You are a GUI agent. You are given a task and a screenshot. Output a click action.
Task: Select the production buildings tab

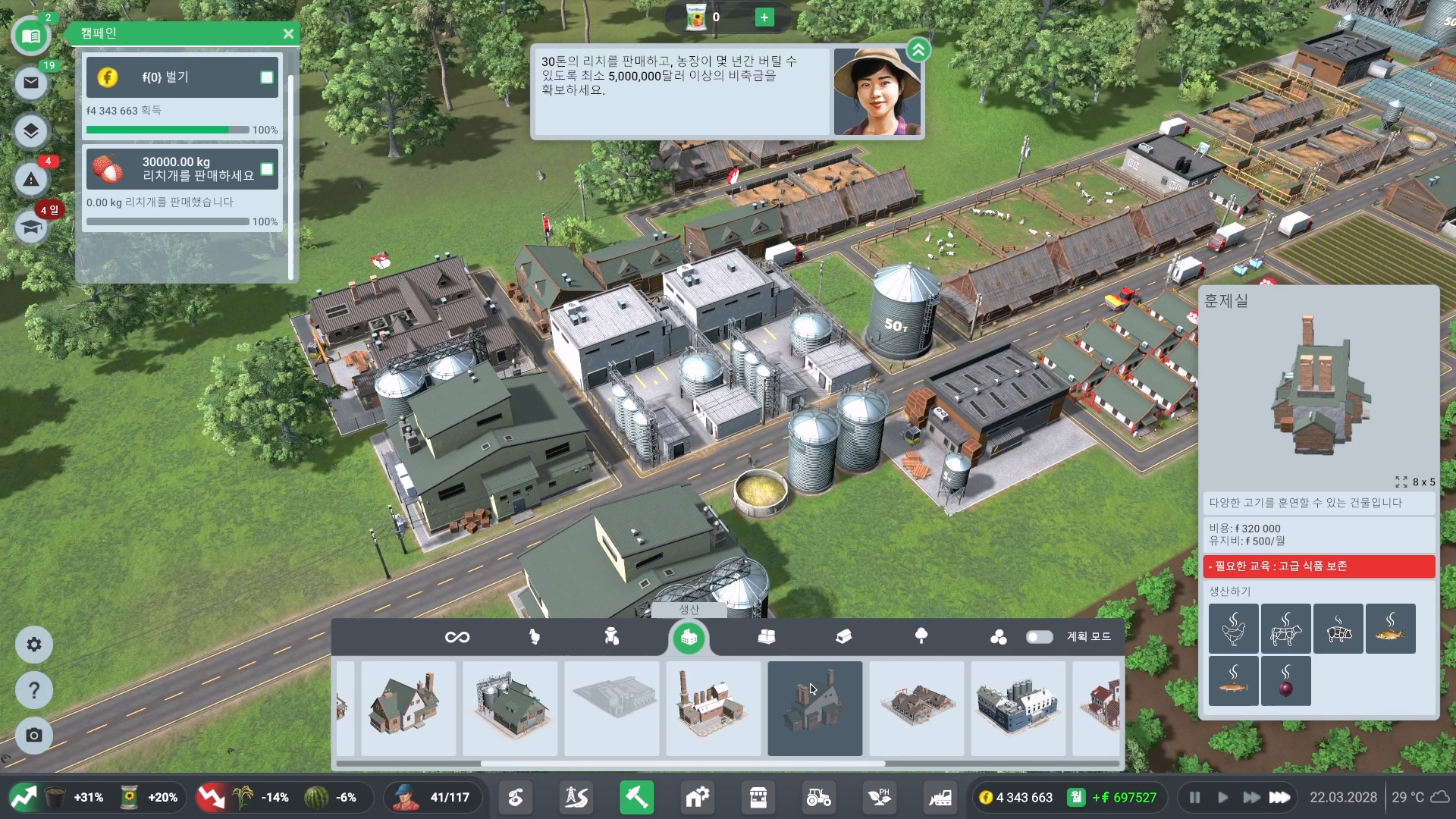coord(689,638)
